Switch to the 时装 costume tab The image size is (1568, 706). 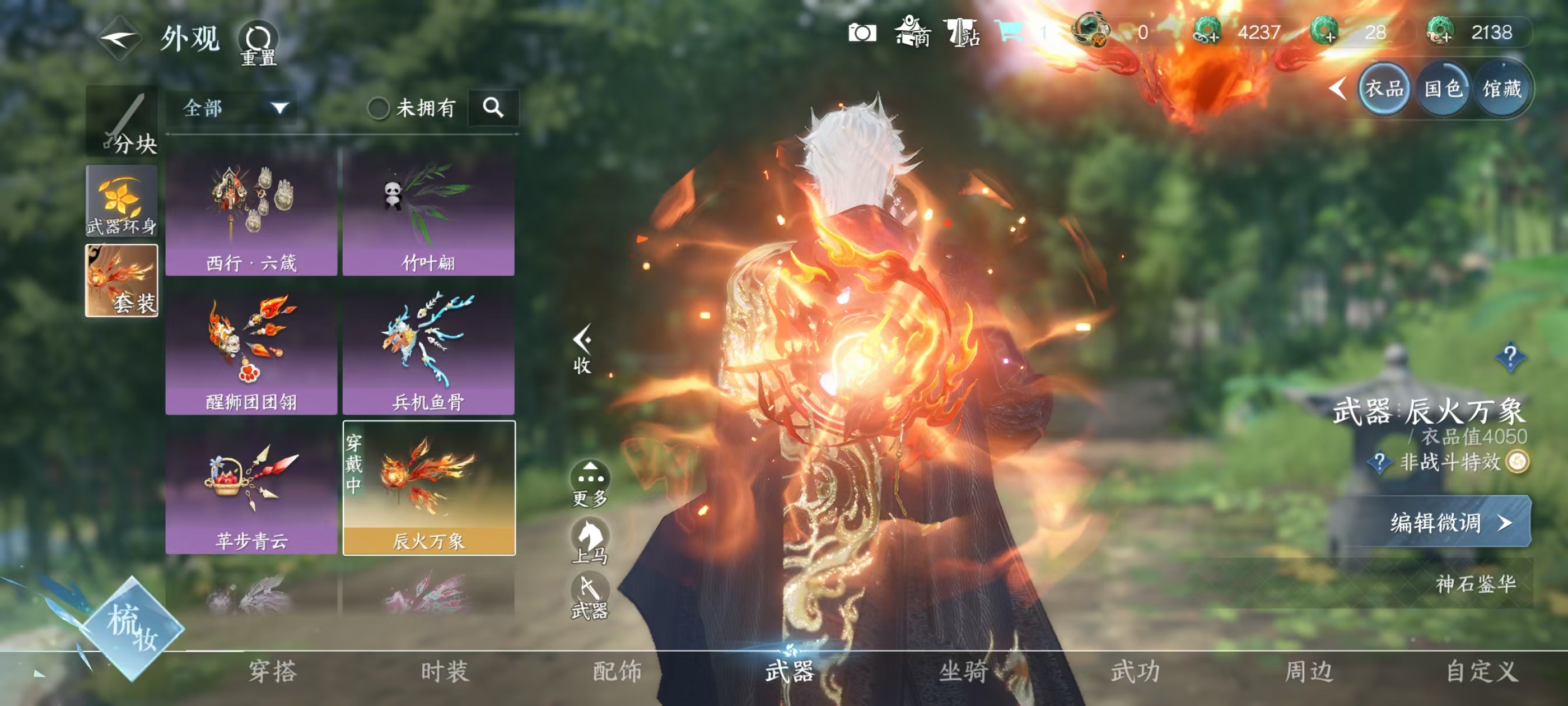click(444, 671)
